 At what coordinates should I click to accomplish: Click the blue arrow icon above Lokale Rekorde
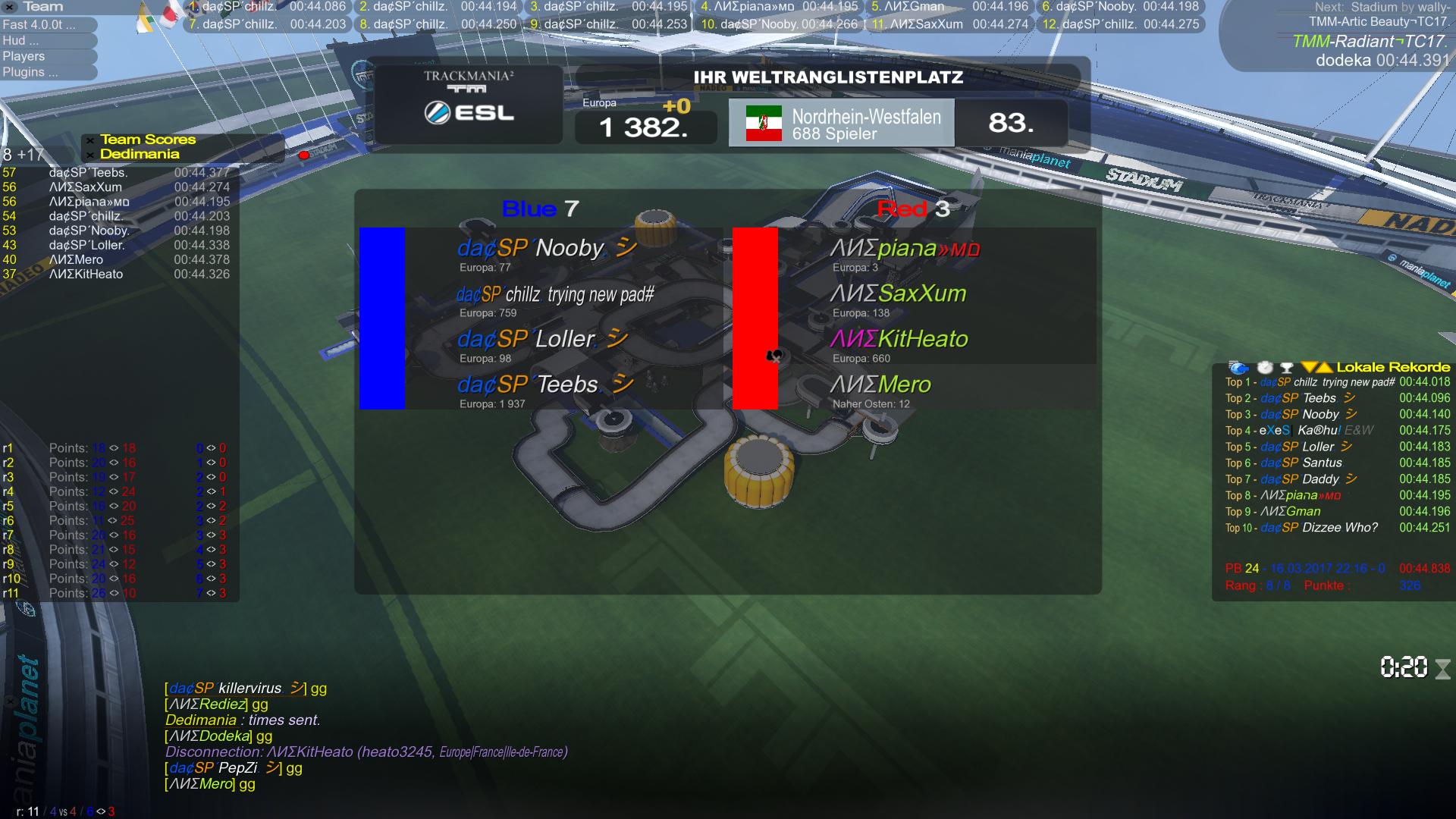pyautogui.click(x=1238, y=368)
